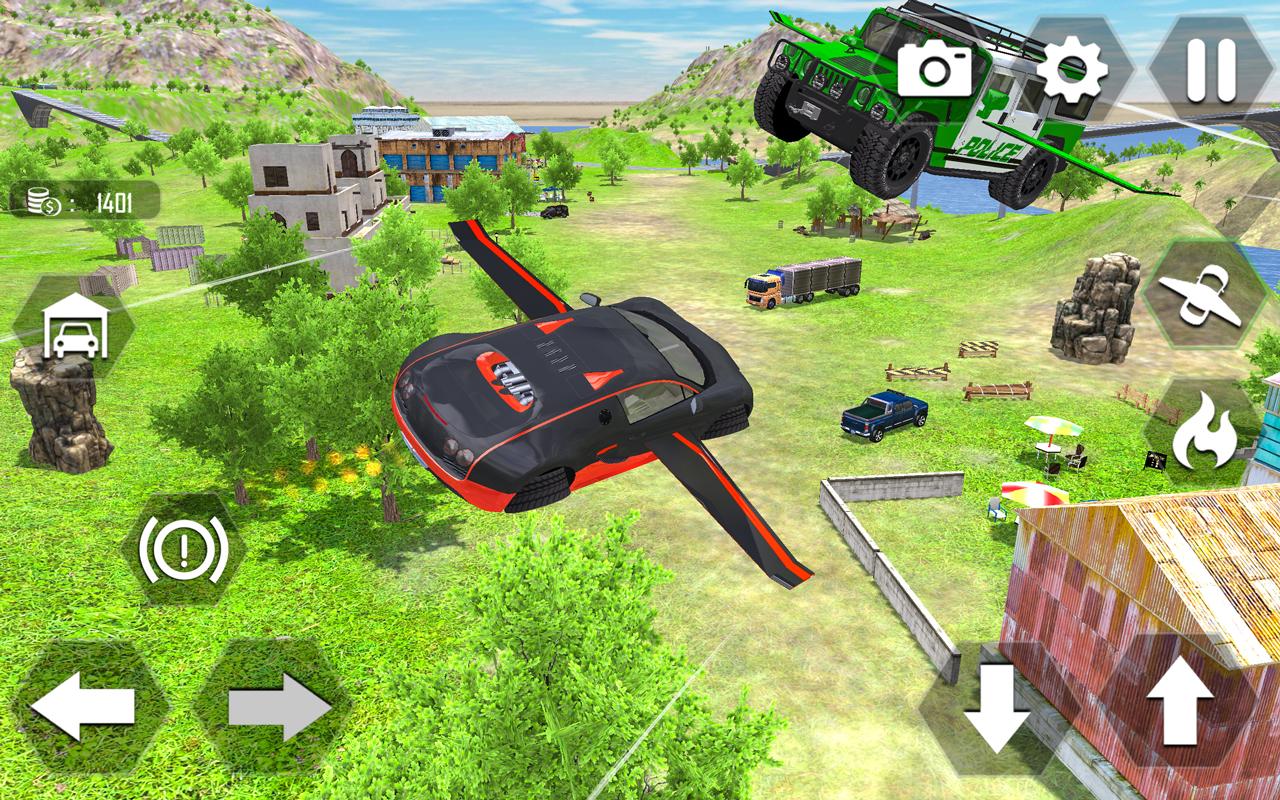Take a screenshot using the camera icon
Viewport: 1280px width, 800px height.
[933, 68]
